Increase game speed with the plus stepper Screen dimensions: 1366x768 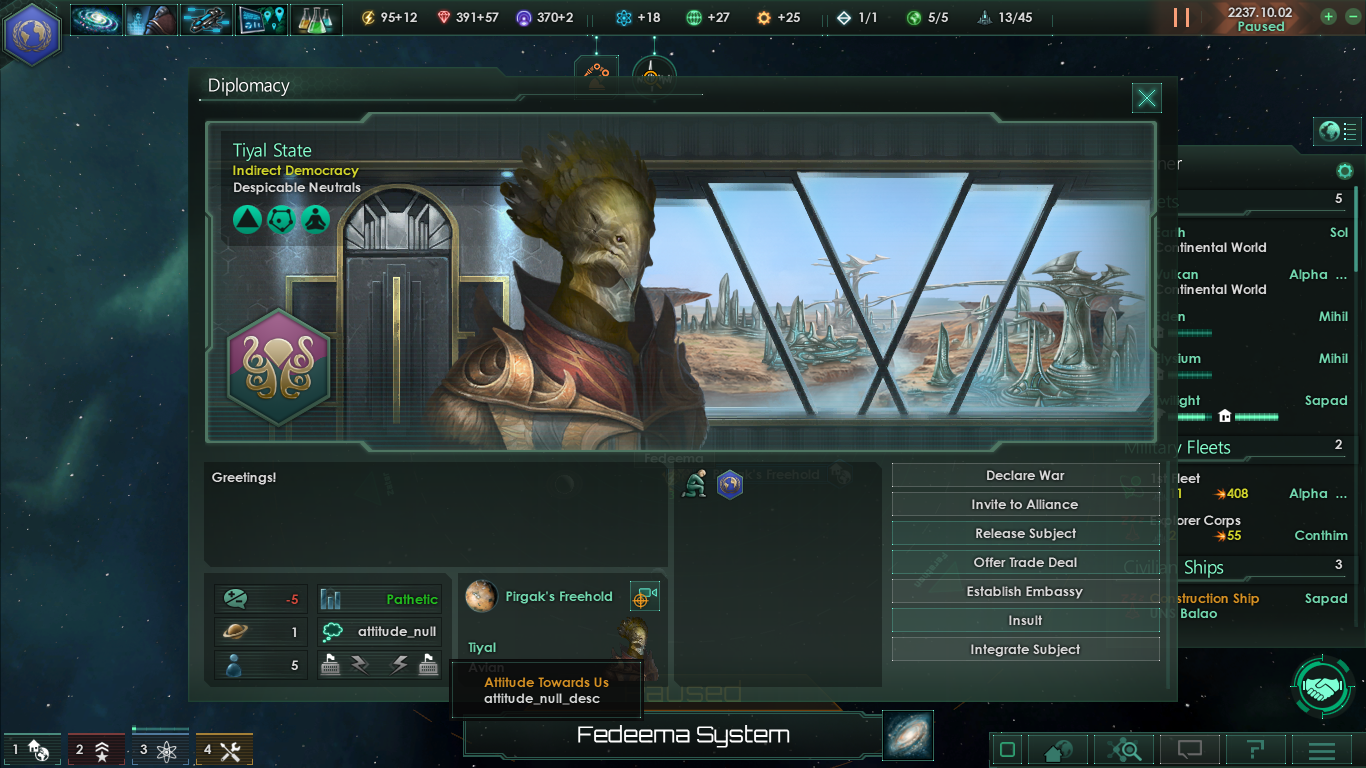point(1326,17)
